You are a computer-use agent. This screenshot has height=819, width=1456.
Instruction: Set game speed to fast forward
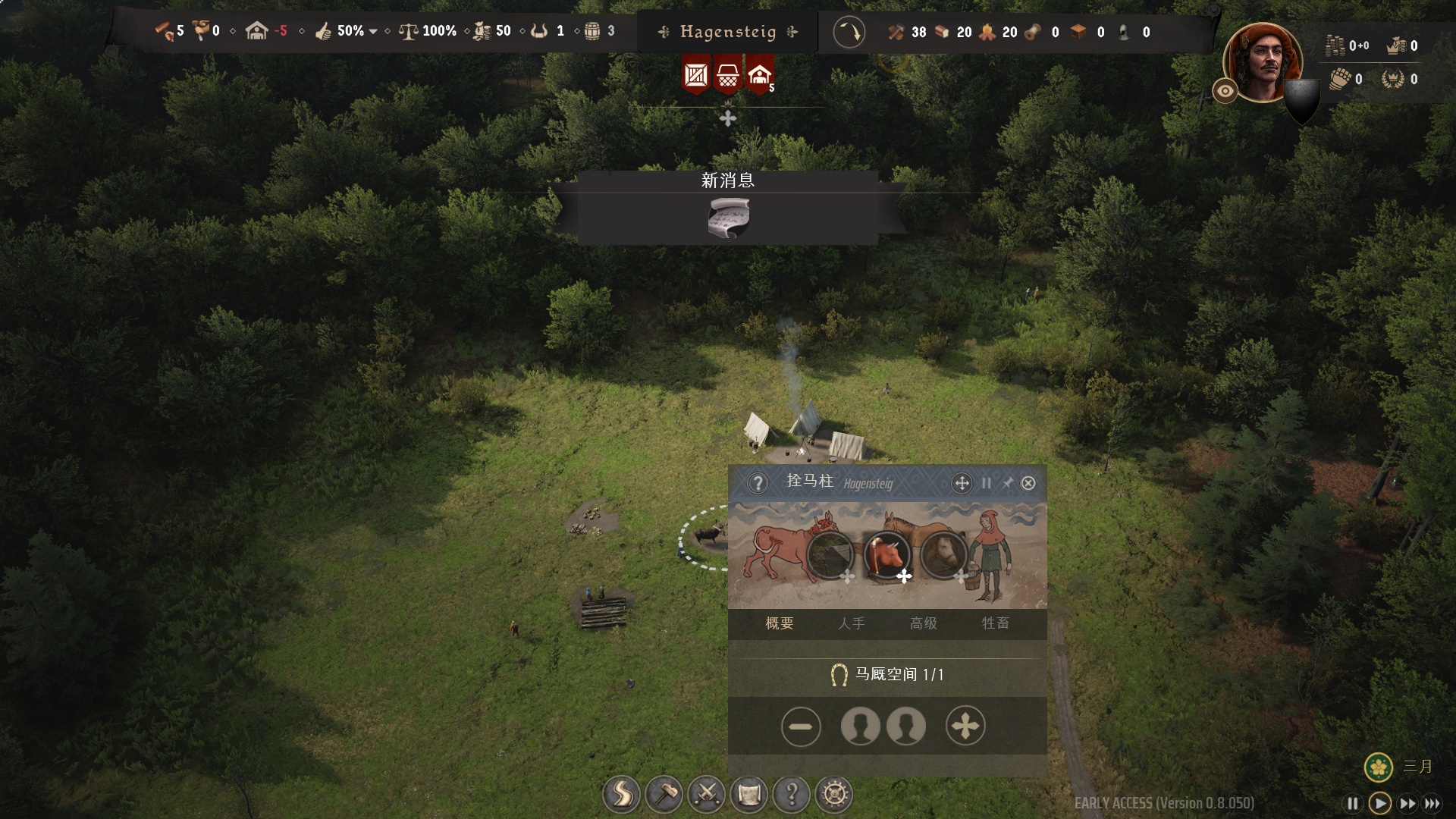tap(1407, 803)
